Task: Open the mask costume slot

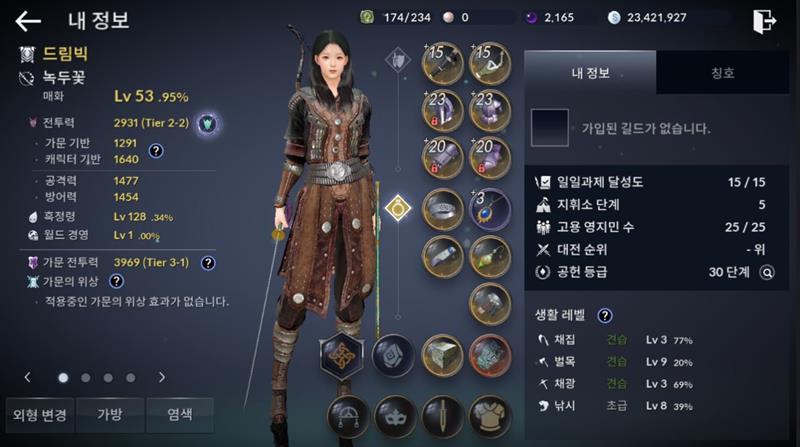Action: point(394,416)
